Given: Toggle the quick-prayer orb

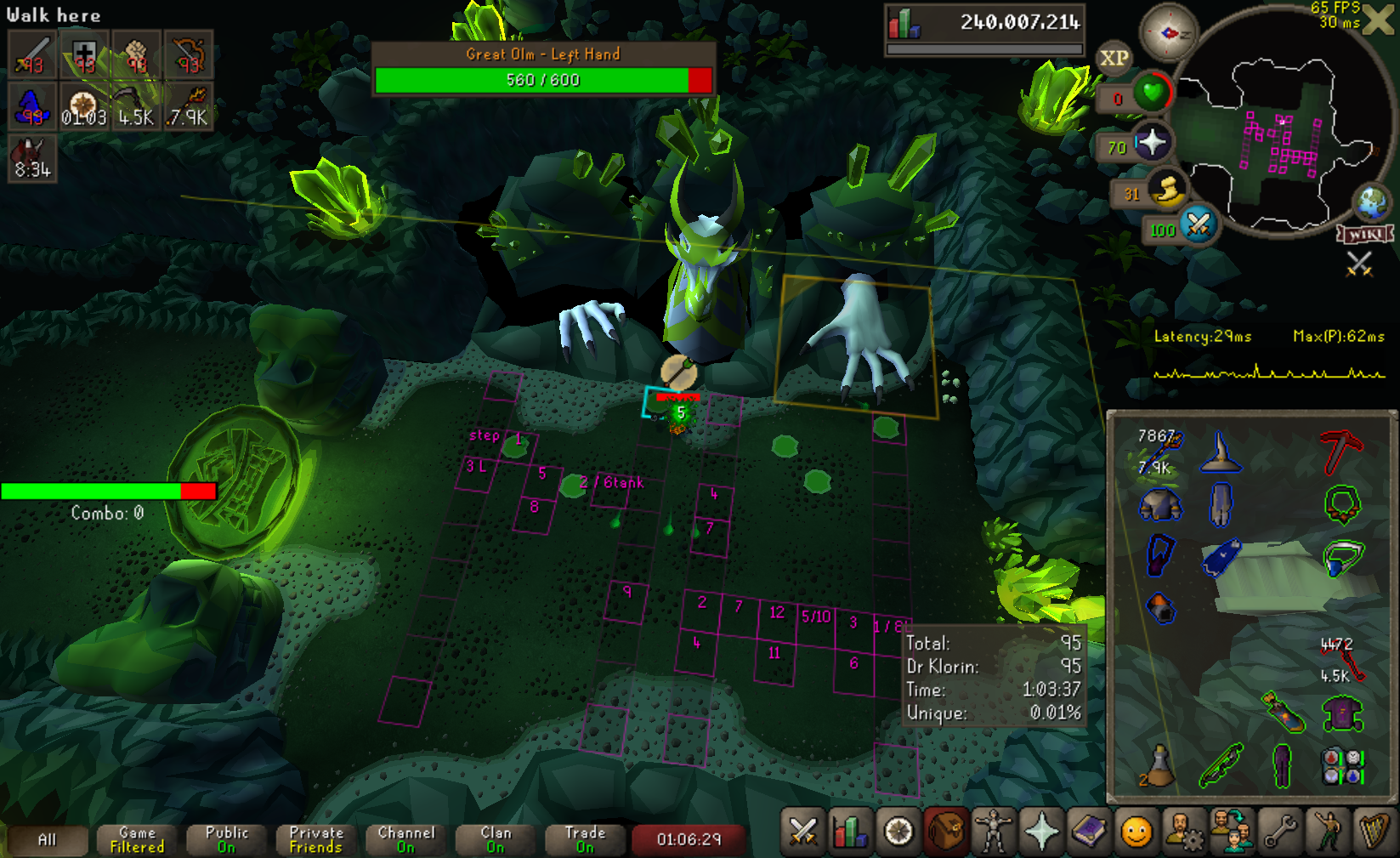Looking at the screenshot, I should click(x=1151, y=143).
